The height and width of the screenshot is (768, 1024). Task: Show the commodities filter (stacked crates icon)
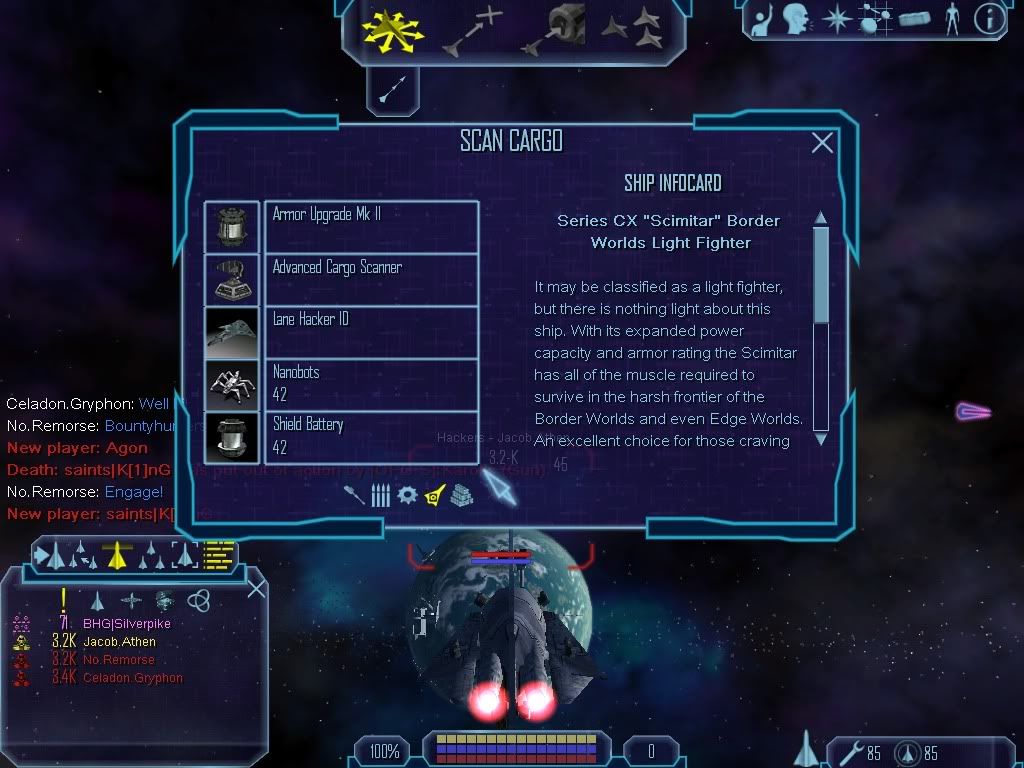tap(460, 495)
